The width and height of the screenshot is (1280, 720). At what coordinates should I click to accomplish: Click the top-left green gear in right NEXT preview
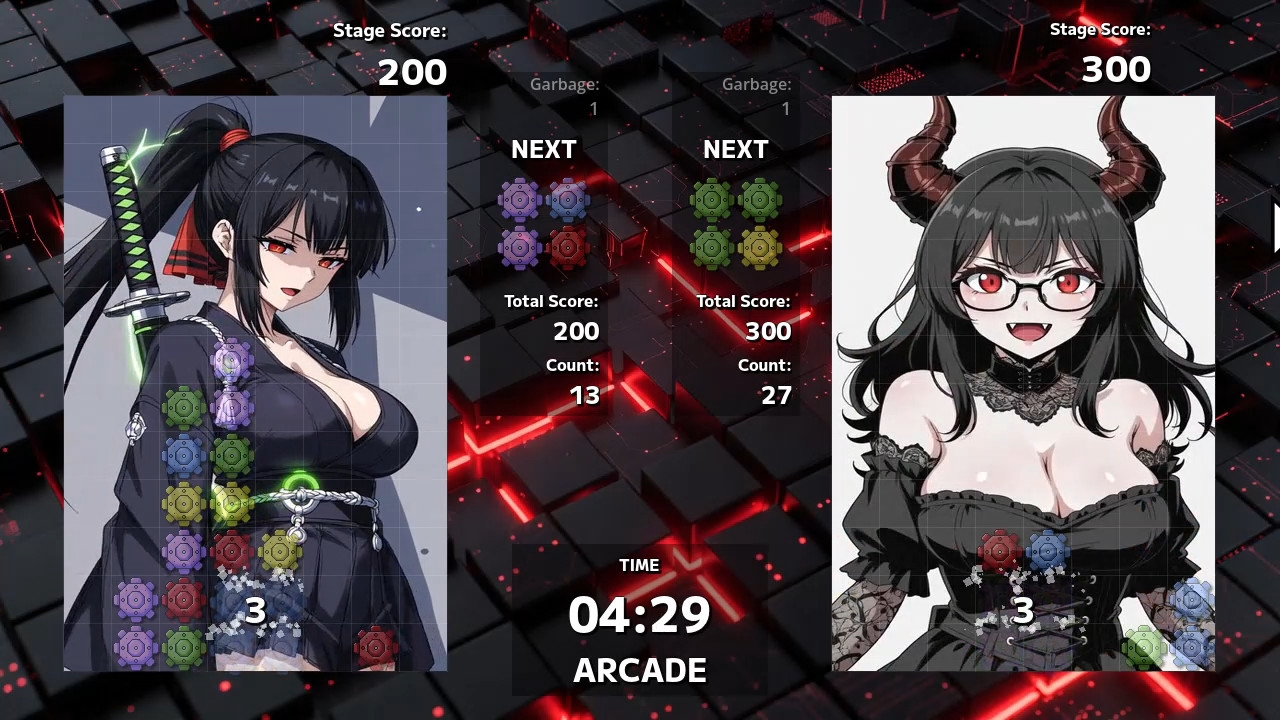coord(712,198)
